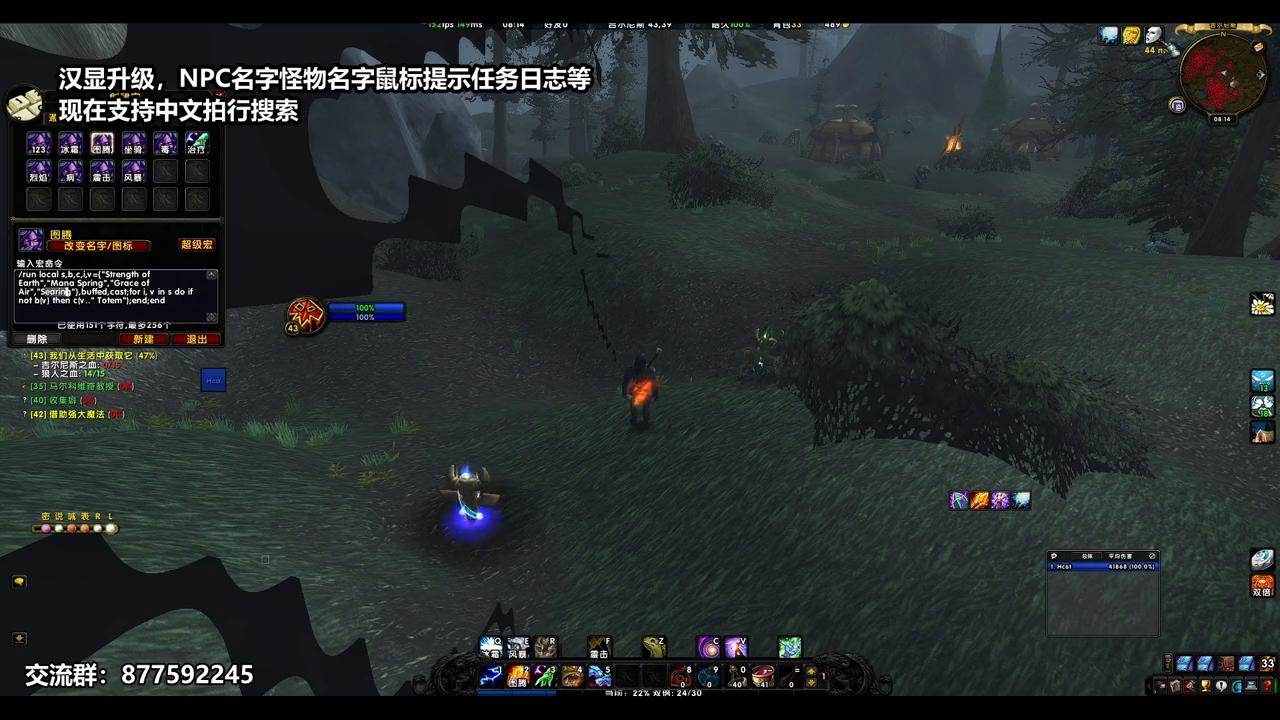1280x720 pixels.
Task: Open the speech-bubble menu on the damage meter
Action: click(1054, 555)
